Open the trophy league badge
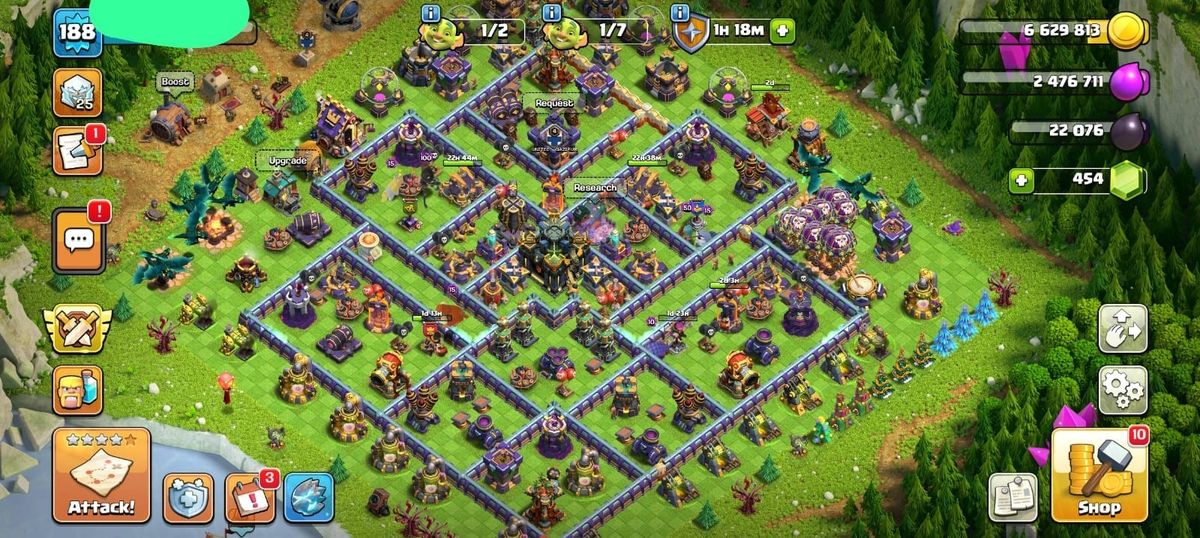 (x=76, y=91)
